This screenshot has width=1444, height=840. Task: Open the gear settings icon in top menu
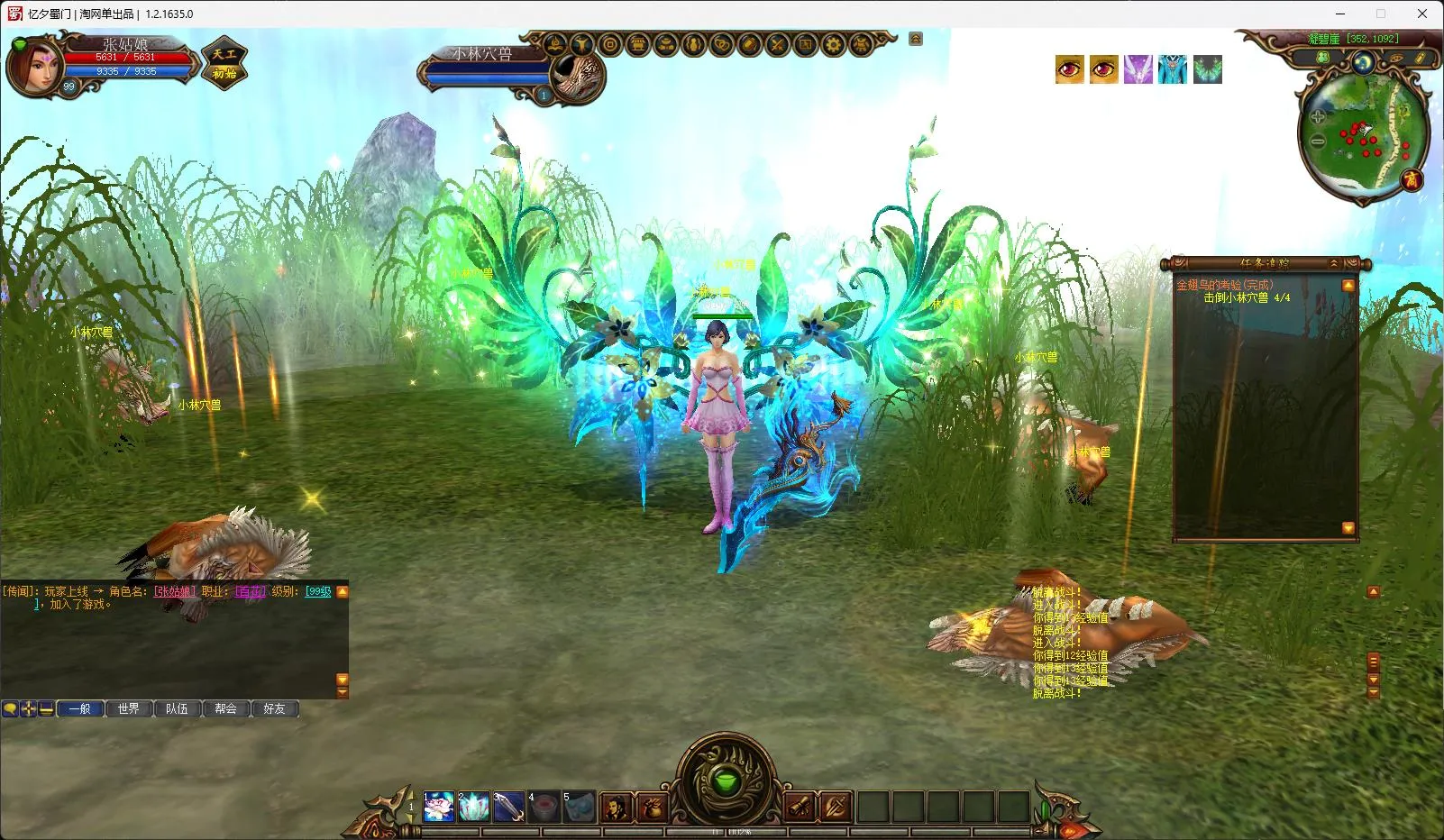833,43
